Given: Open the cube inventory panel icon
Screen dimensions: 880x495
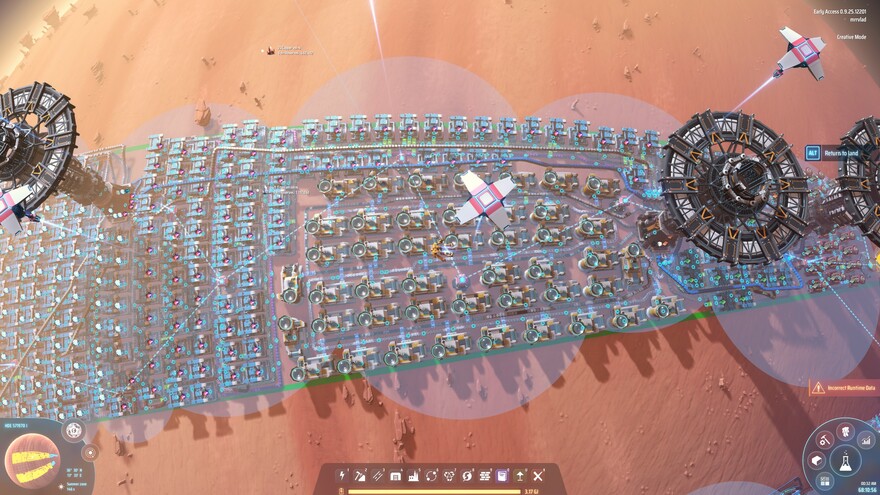Looking at the screenshot, I should [817, 460].
